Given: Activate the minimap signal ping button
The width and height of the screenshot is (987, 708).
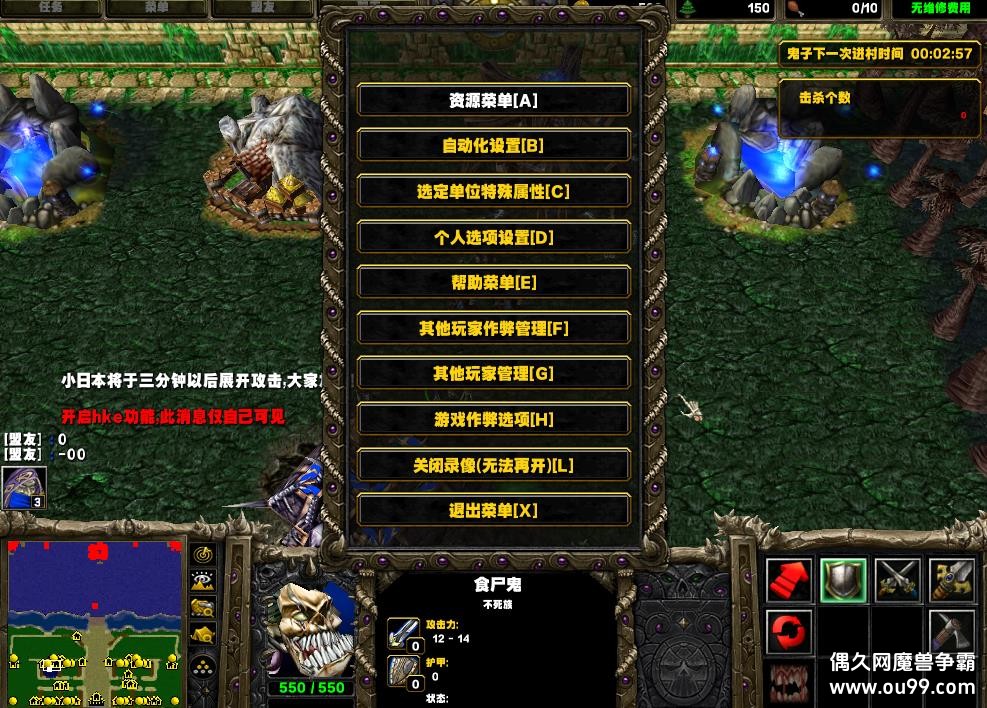Looking at the screenshot, I should point(203,554).
